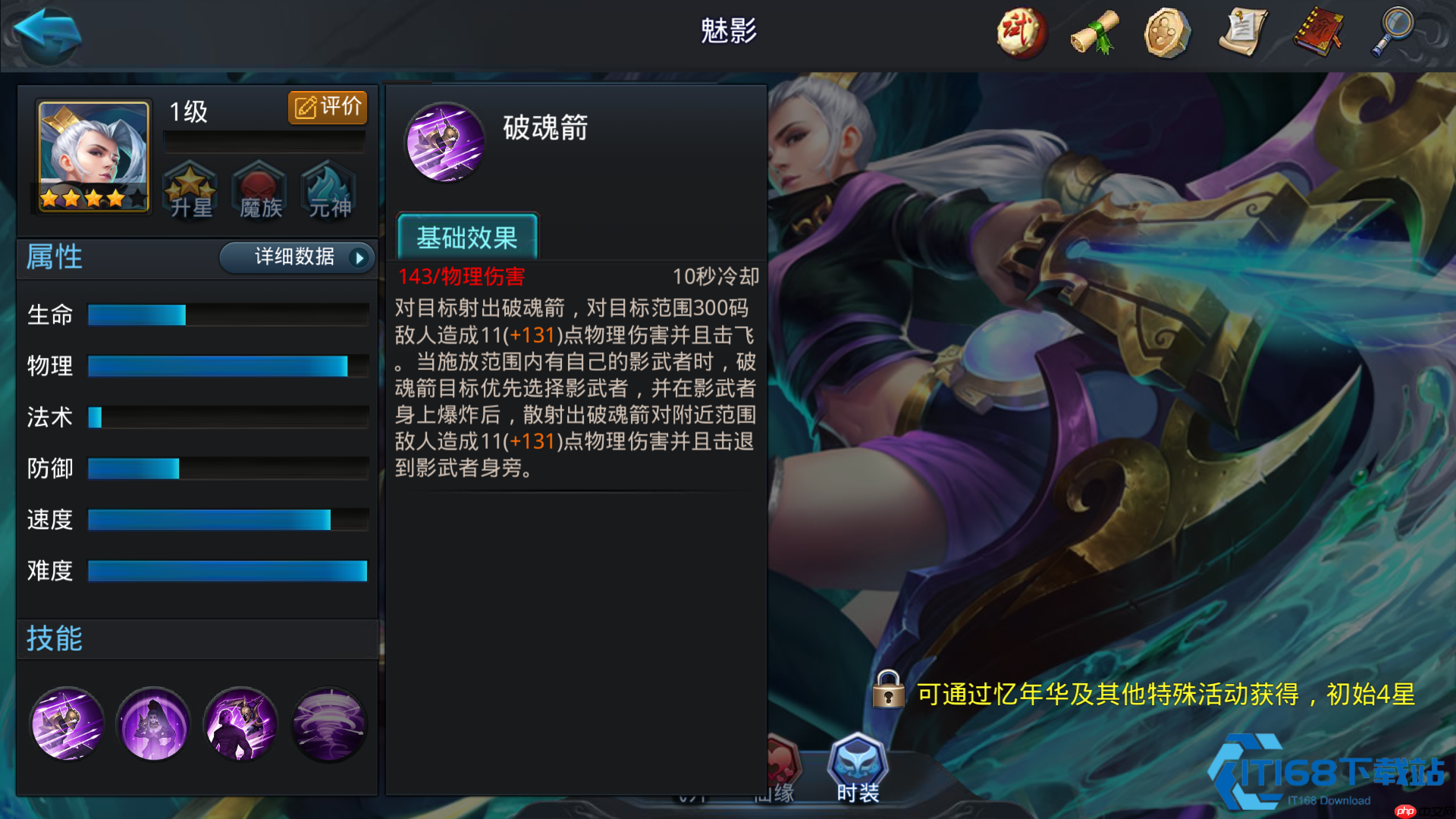Select the second purple skill icon
1456x819 pixels.
point(153,724)
